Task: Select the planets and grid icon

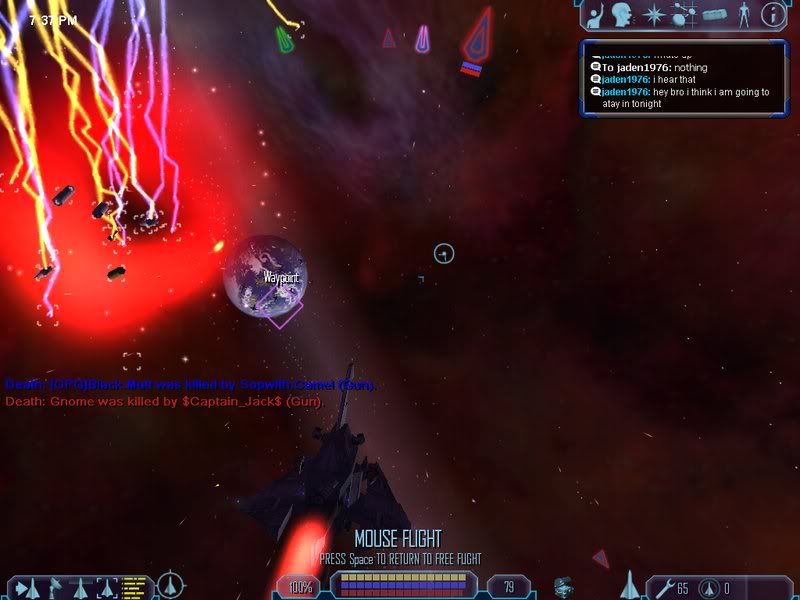Action: [683, 15]
